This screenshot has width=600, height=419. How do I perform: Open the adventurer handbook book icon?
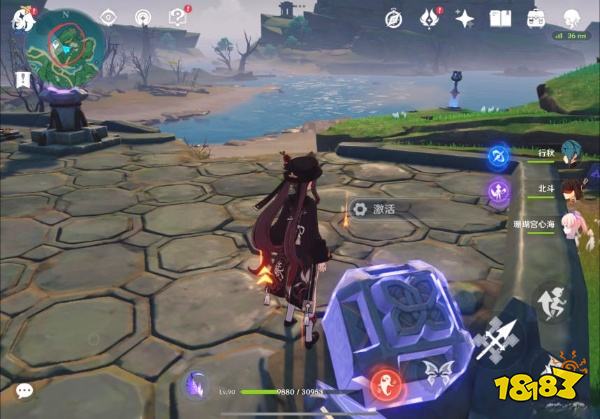pos(500,18)
